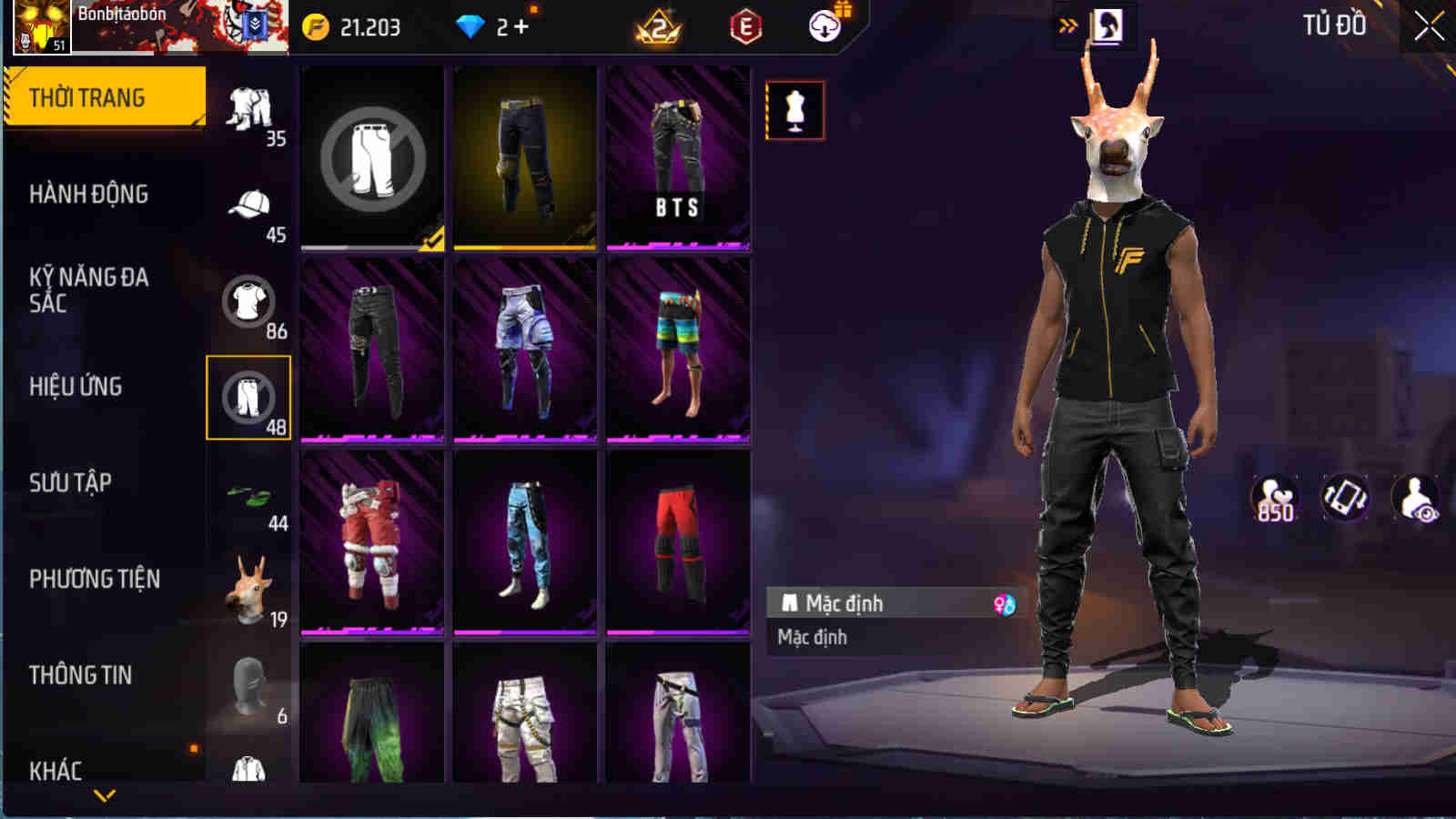Collapse the sidebar using the bottom chevron arrow
The image size is (1456, 819).
click(x=103, y=796)
